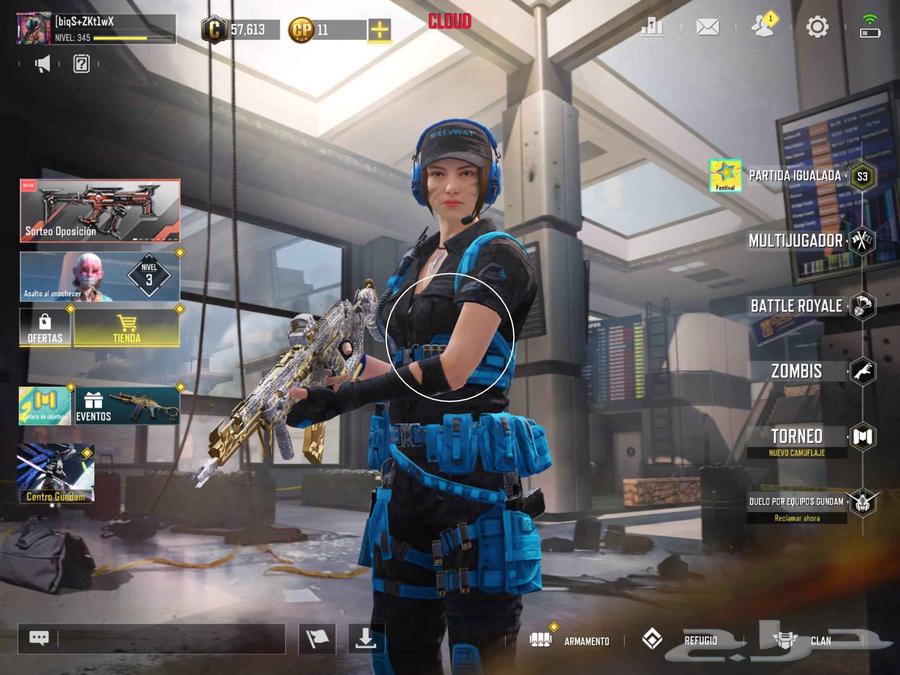
Task: Open the settings gear icon
Action: pyautogui.click(x=817, y=27)
